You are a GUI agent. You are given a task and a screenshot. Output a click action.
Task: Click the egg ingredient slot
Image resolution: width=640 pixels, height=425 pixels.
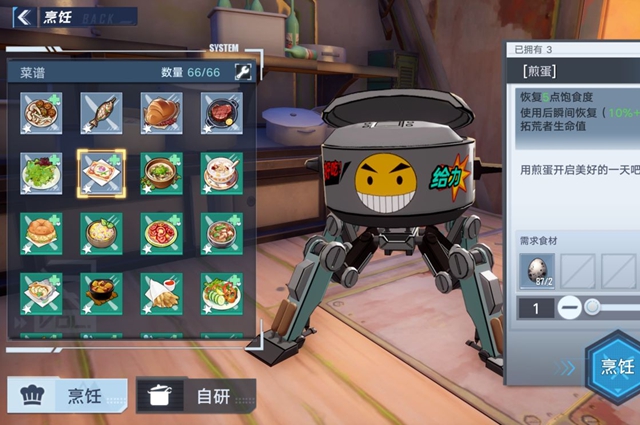[x=538, y=271]
